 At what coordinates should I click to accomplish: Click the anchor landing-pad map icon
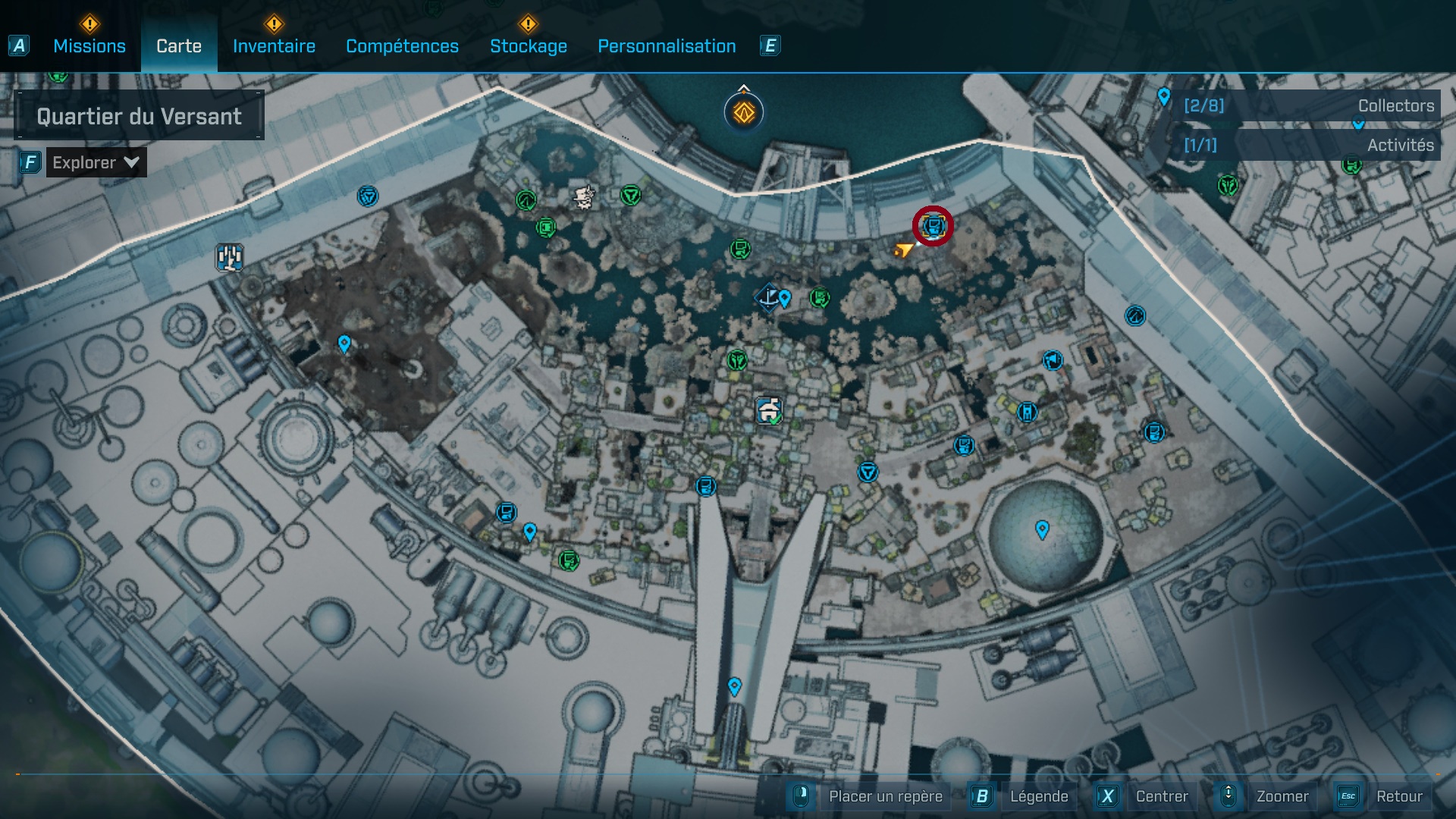coord(768,298)
